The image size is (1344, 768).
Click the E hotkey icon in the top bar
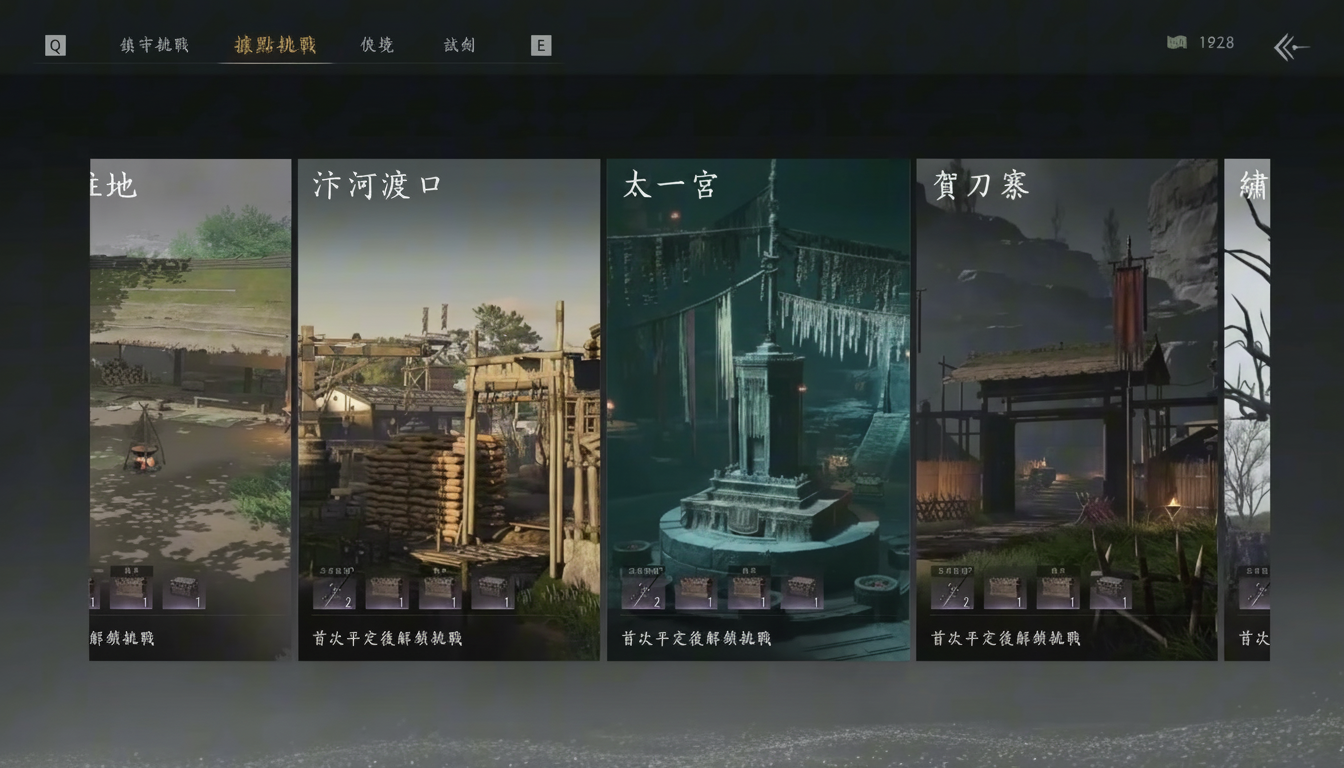click(541, 45)
